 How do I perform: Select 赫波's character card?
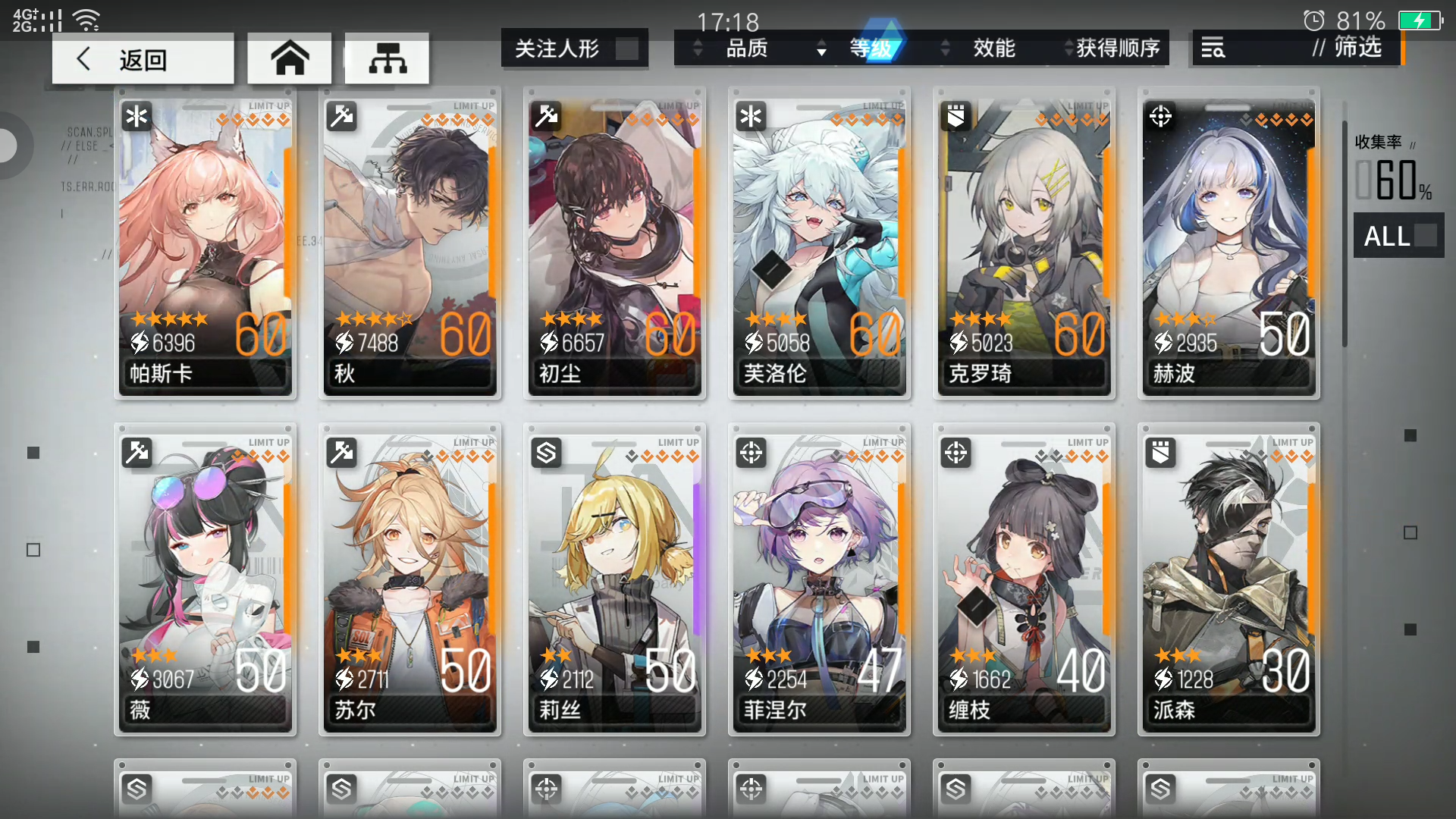(x=1228, y=243)
